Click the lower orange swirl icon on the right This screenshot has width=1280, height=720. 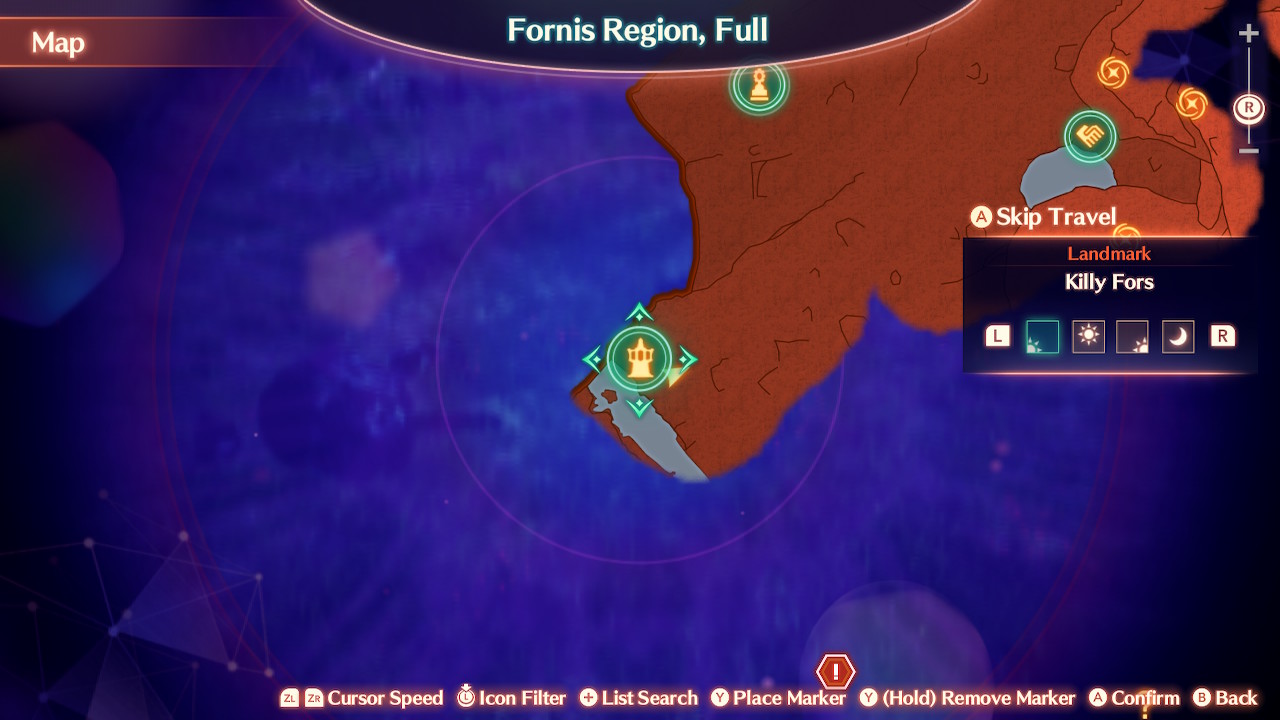click(x=1191, y=101)
